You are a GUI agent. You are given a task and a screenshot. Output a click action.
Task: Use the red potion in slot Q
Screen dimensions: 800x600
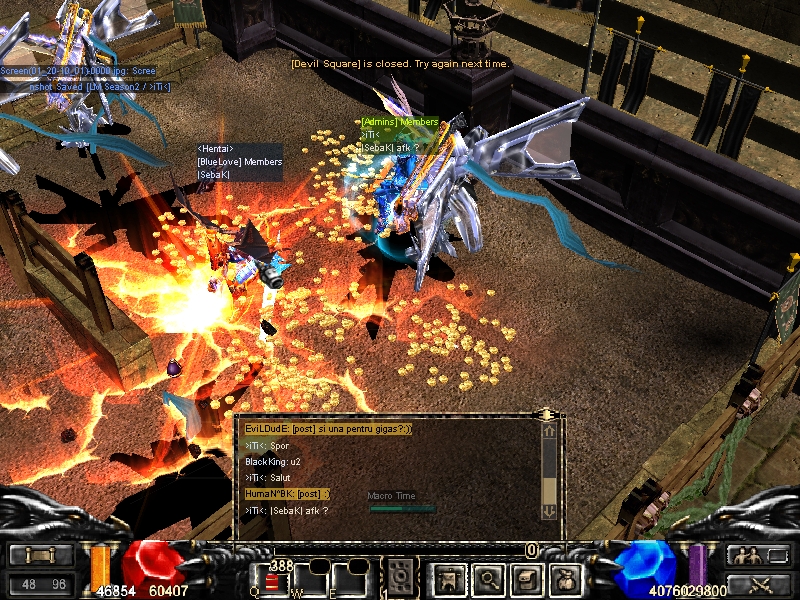tap(271, 582)
